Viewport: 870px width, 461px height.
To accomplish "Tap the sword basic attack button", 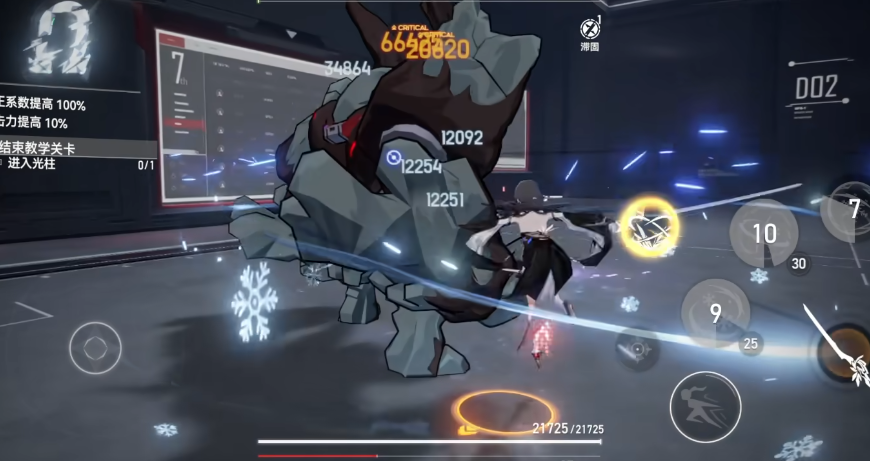I will point(846,352).
